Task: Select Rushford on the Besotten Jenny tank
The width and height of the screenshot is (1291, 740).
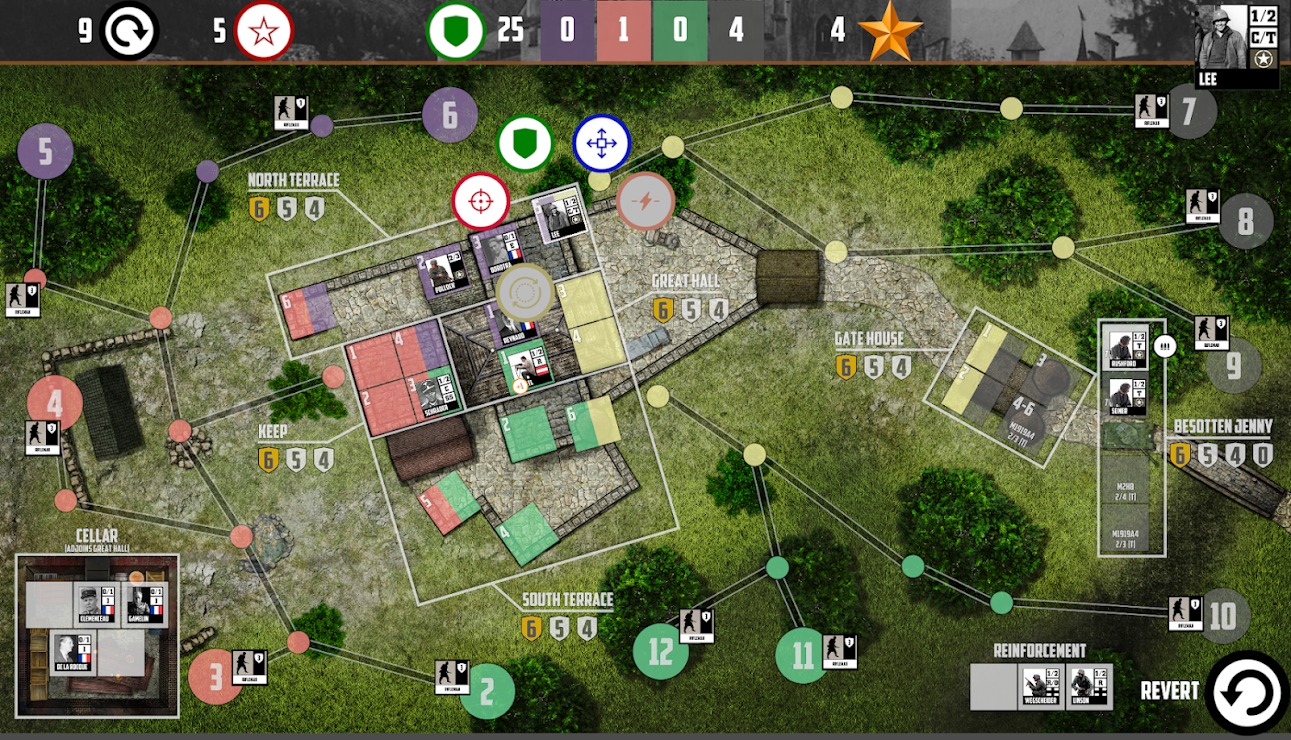Action: 1124,349
